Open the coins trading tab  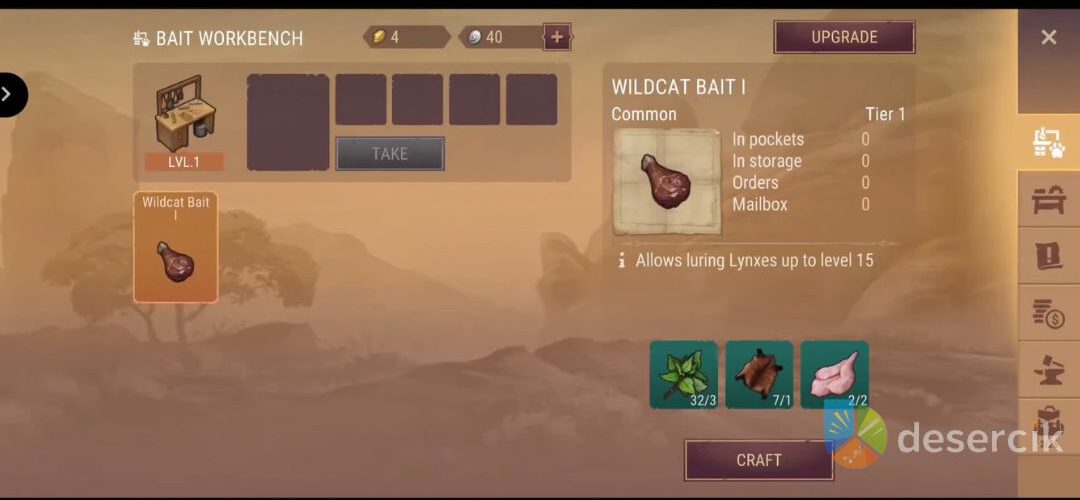point(1048,314)
